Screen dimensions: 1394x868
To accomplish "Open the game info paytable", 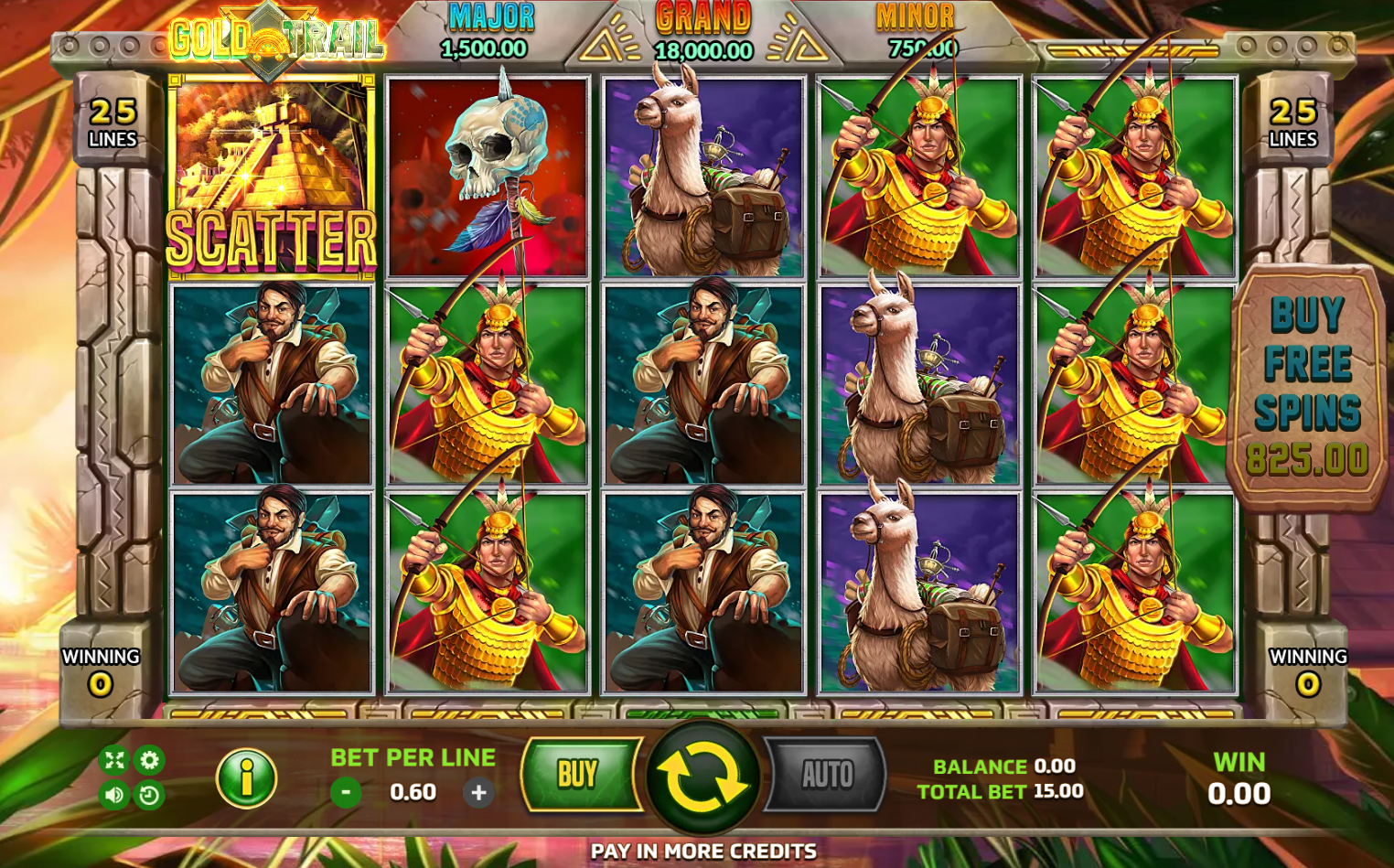I will [x=246, y=777].
